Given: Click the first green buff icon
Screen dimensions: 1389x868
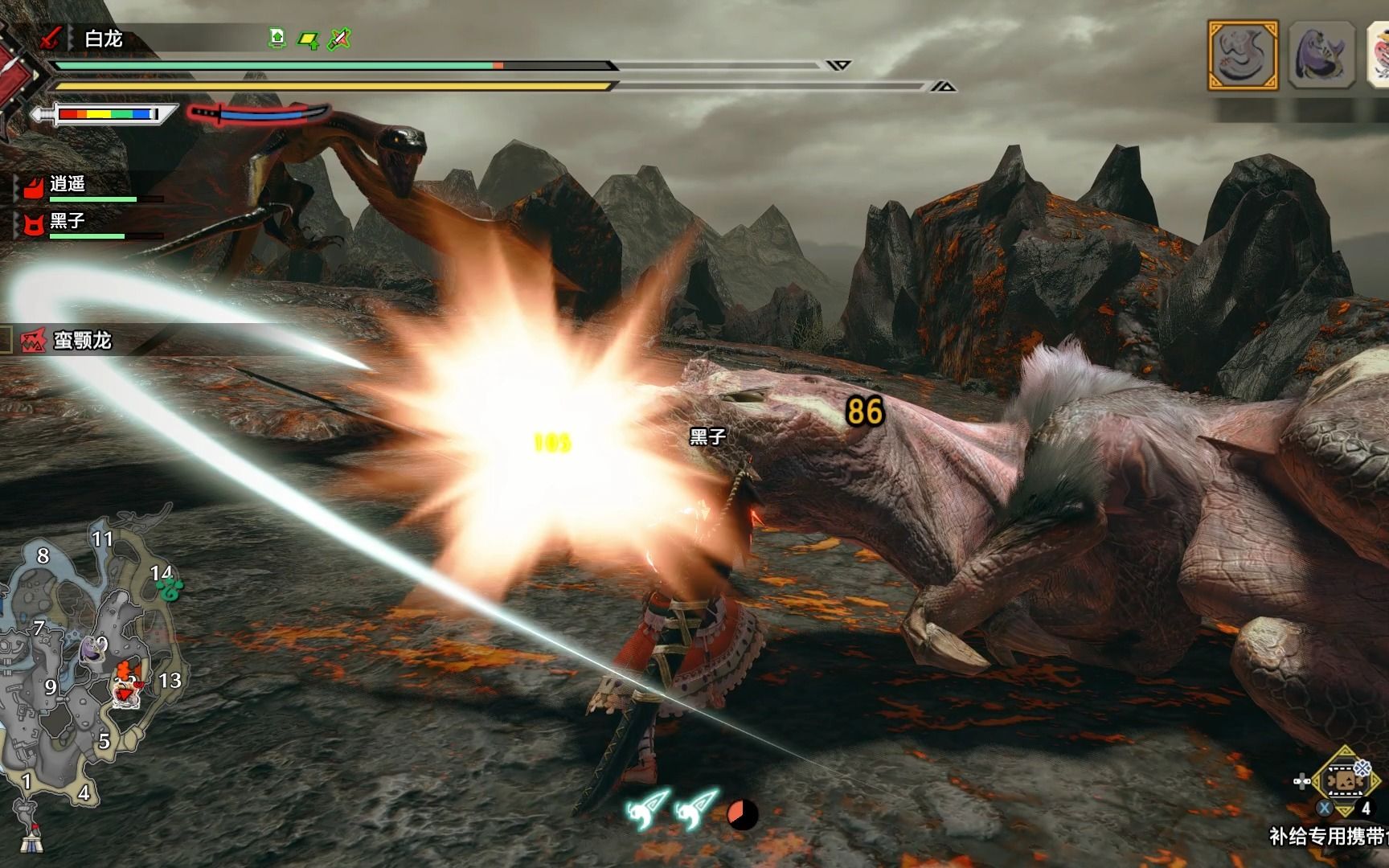Looking at the screenshot, I should [x=277, y=38].
